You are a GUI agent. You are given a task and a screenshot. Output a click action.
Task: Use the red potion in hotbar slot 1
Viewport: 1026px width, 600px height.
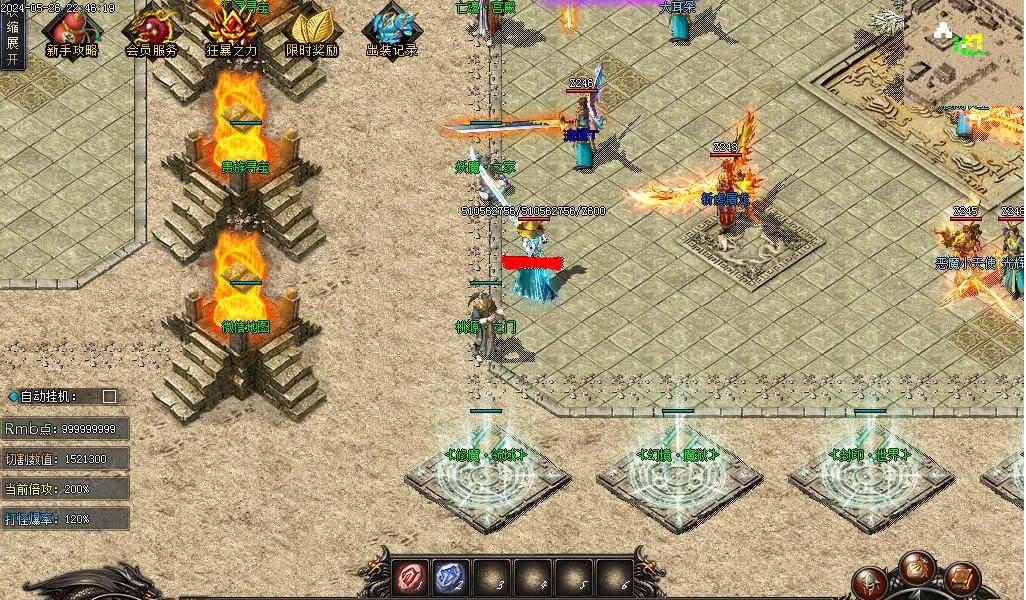pyautogui.click(x=409, y=577)
